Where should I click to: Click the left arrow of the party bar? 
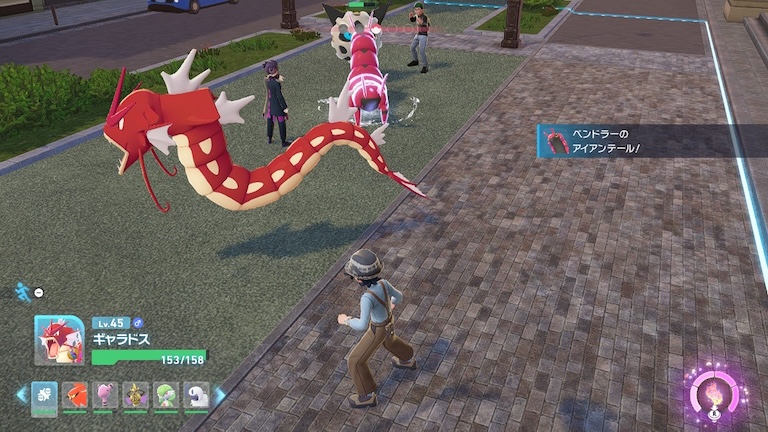21,395
